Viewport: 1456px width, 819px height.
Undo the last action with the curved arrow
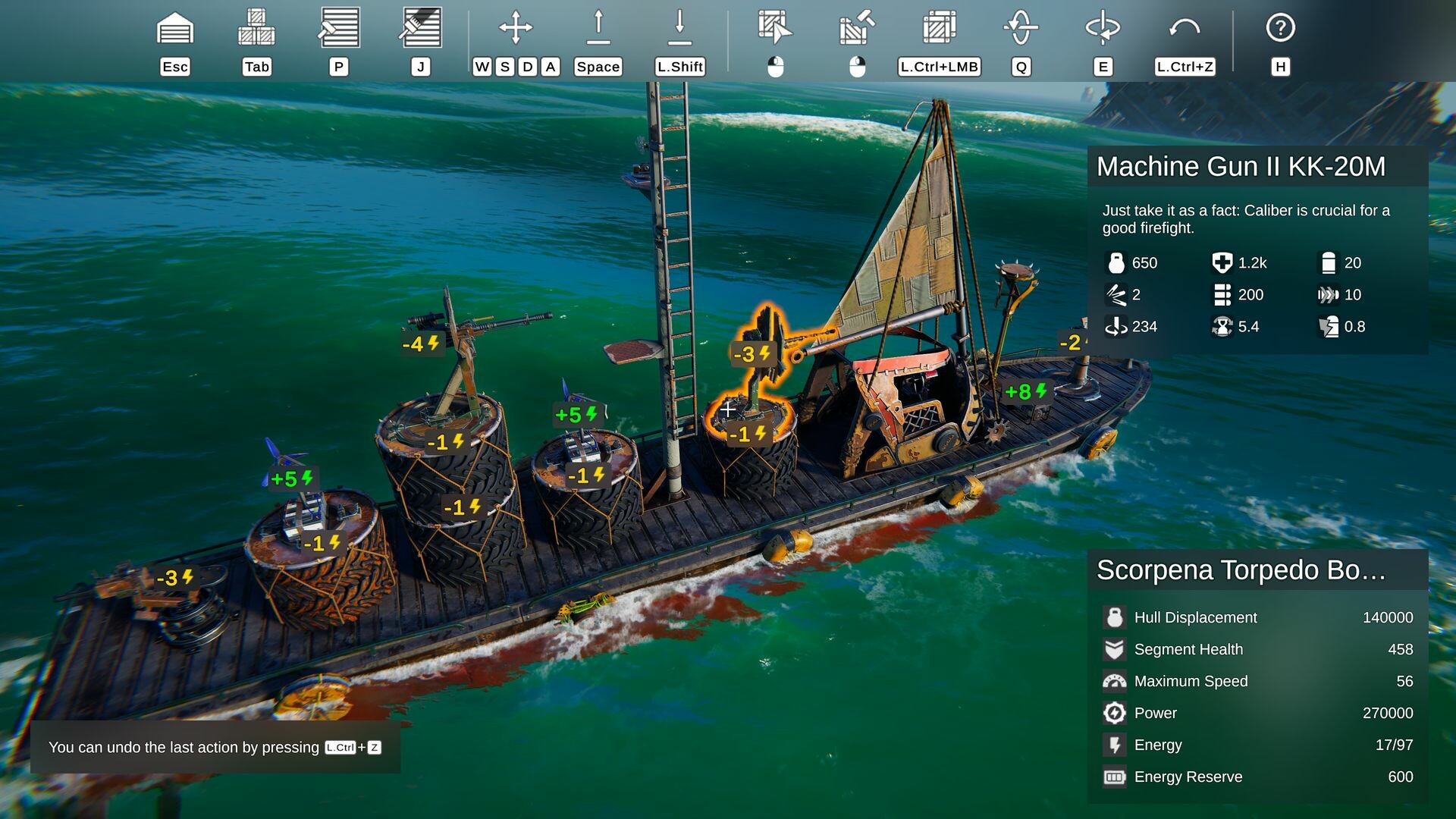pyautogui.click(x=1185, y=28)
